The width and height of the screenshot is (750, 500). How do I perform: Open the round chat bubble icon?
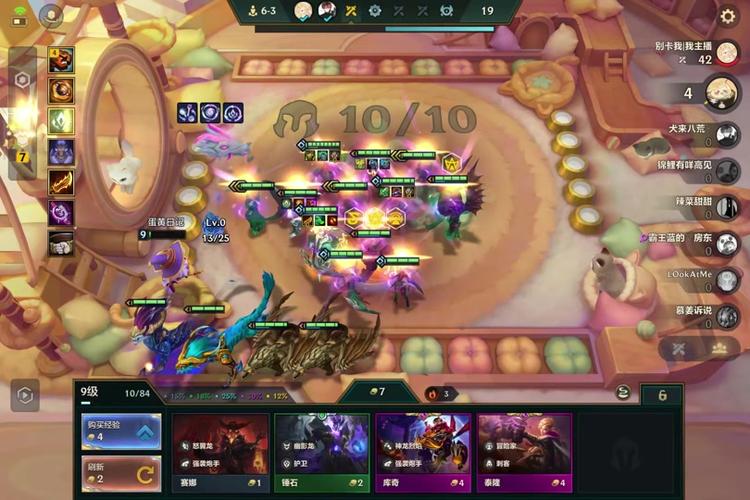(x=50, y=14)
